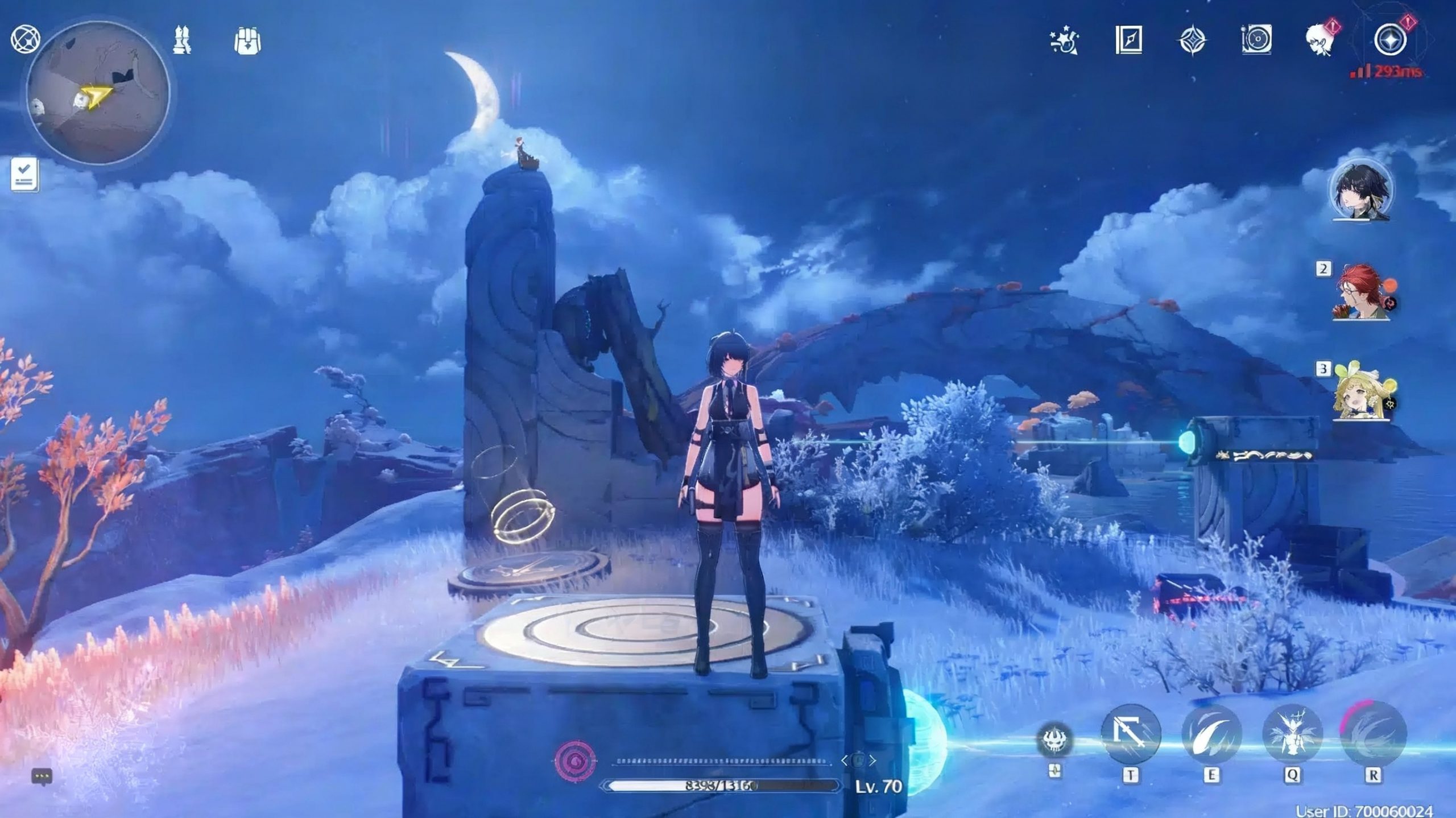Click the small skull-like icon beside skills
This screenshot has height=818, width=1456.
pos(1055,739)
